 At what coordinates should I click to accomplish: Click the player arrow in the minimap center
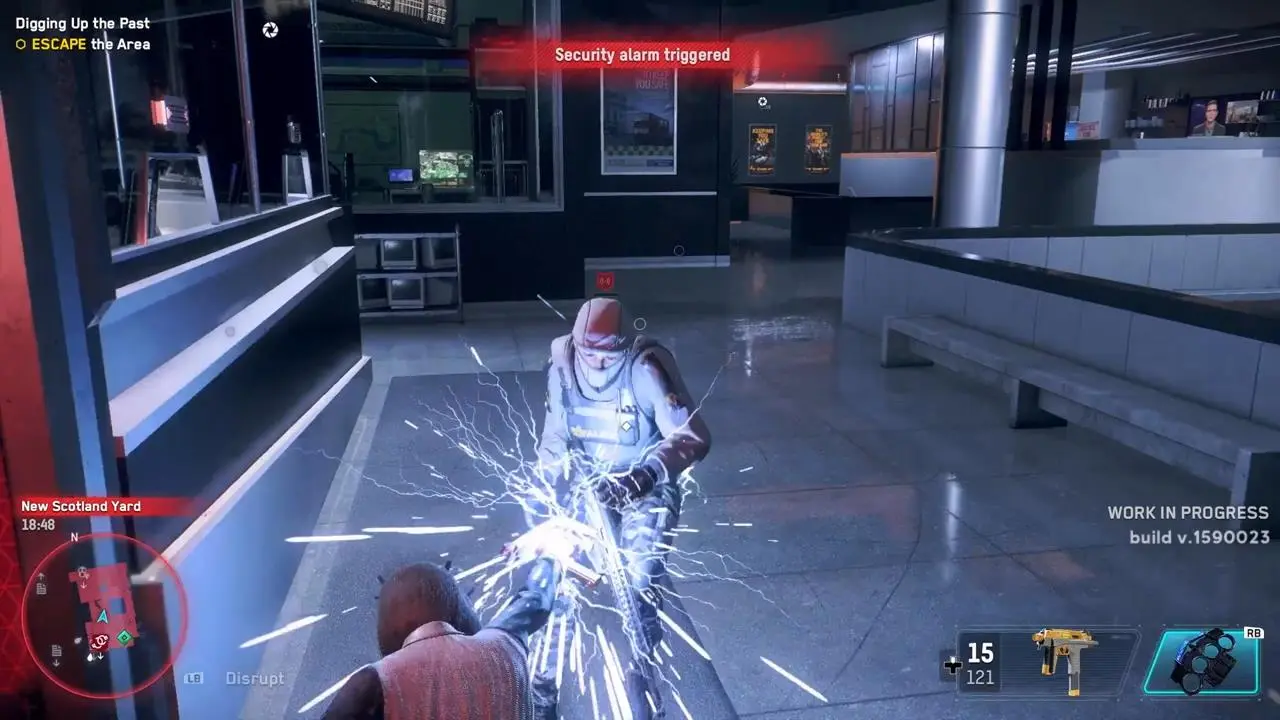point(102,617)
